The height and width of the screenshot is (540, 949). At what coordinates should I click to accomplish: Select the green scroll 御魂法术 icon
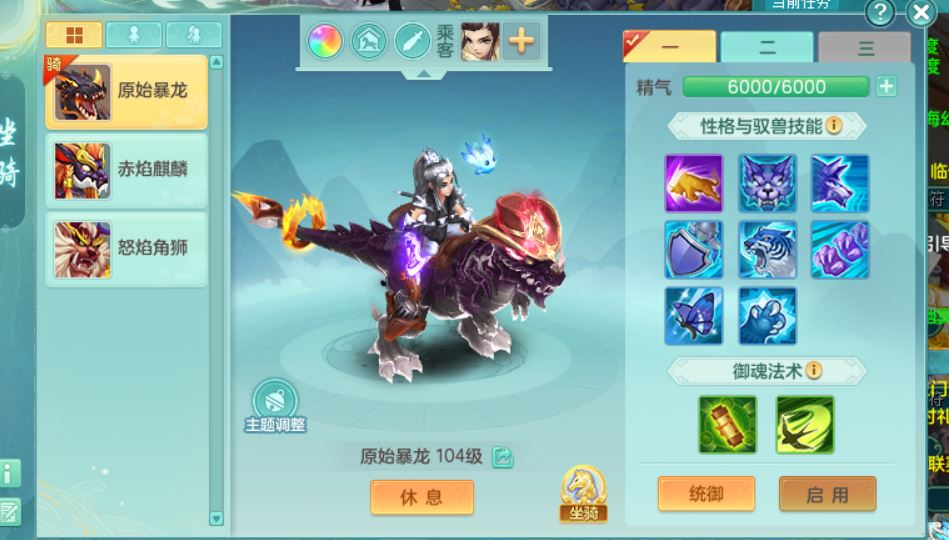coord(728,424)
